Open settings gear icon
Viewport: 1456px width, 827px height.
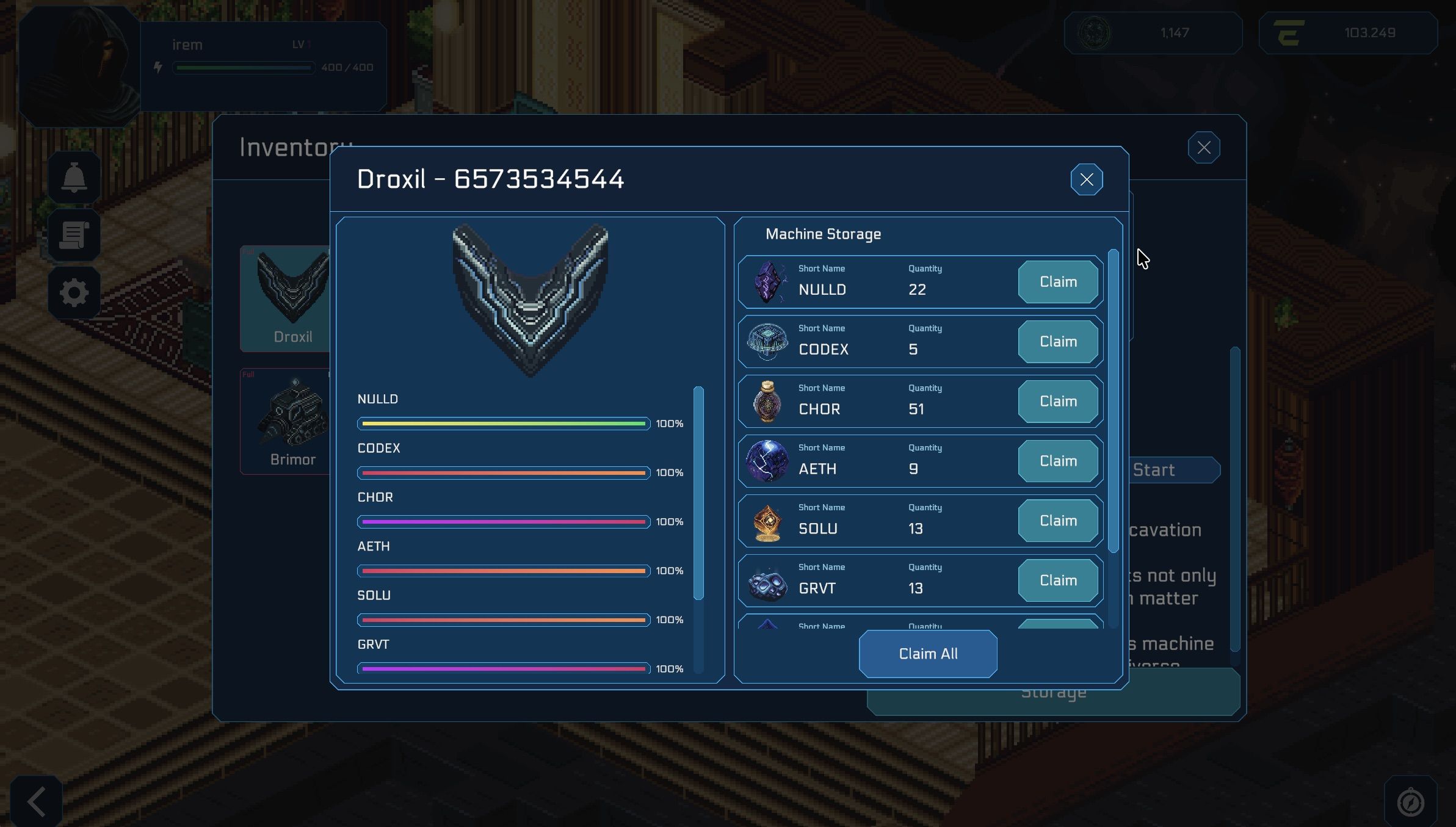tap(74, 293)
